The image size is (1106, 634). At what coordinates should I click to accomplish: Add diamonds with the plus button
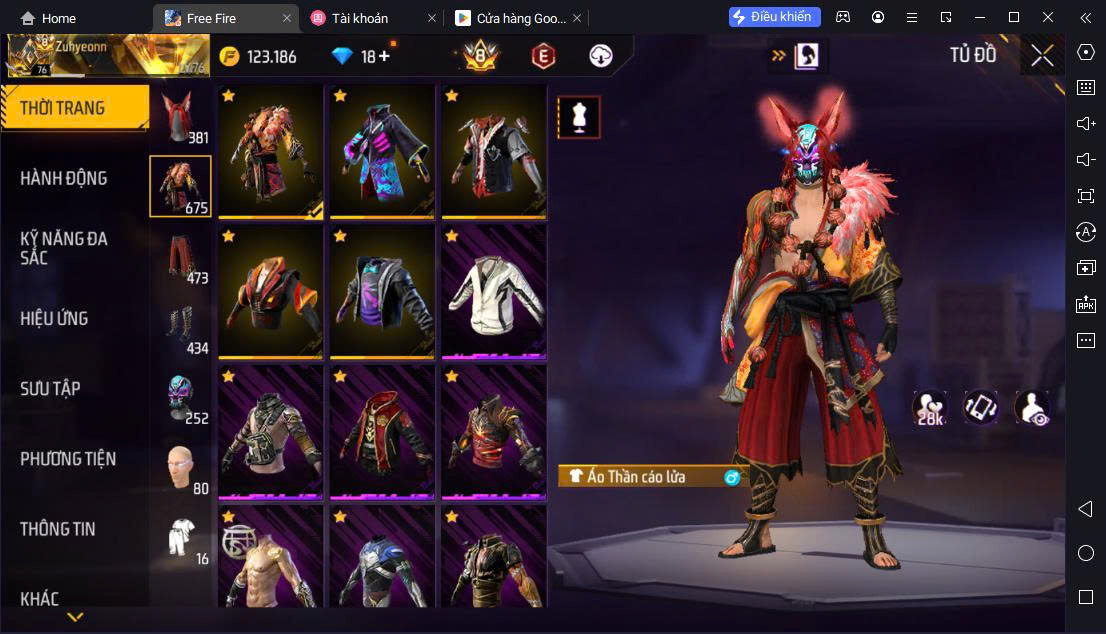point(383,57)
